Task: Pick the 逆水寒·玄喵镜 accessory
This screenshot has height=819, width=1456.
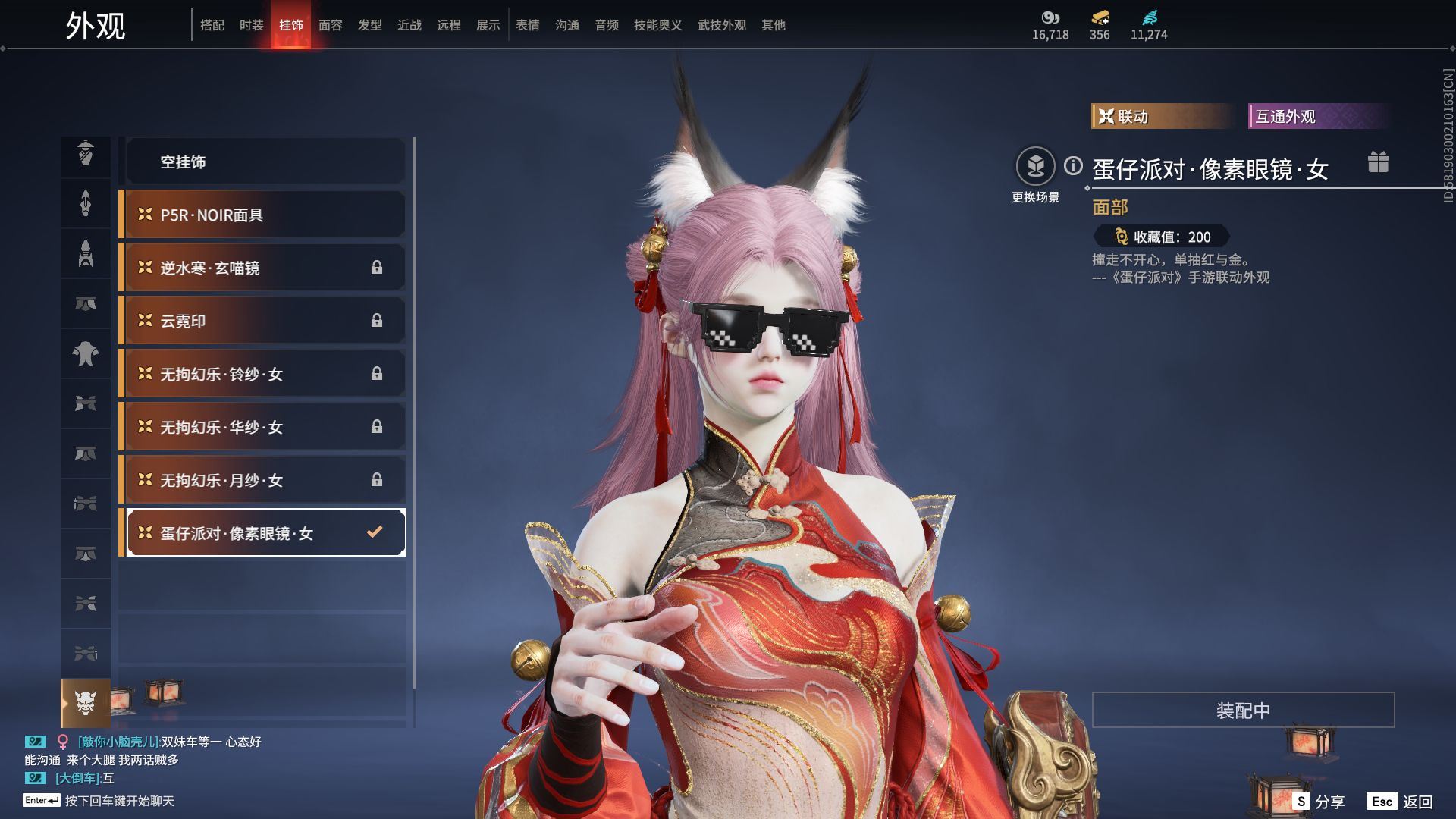Action: (x=264, y=268)
